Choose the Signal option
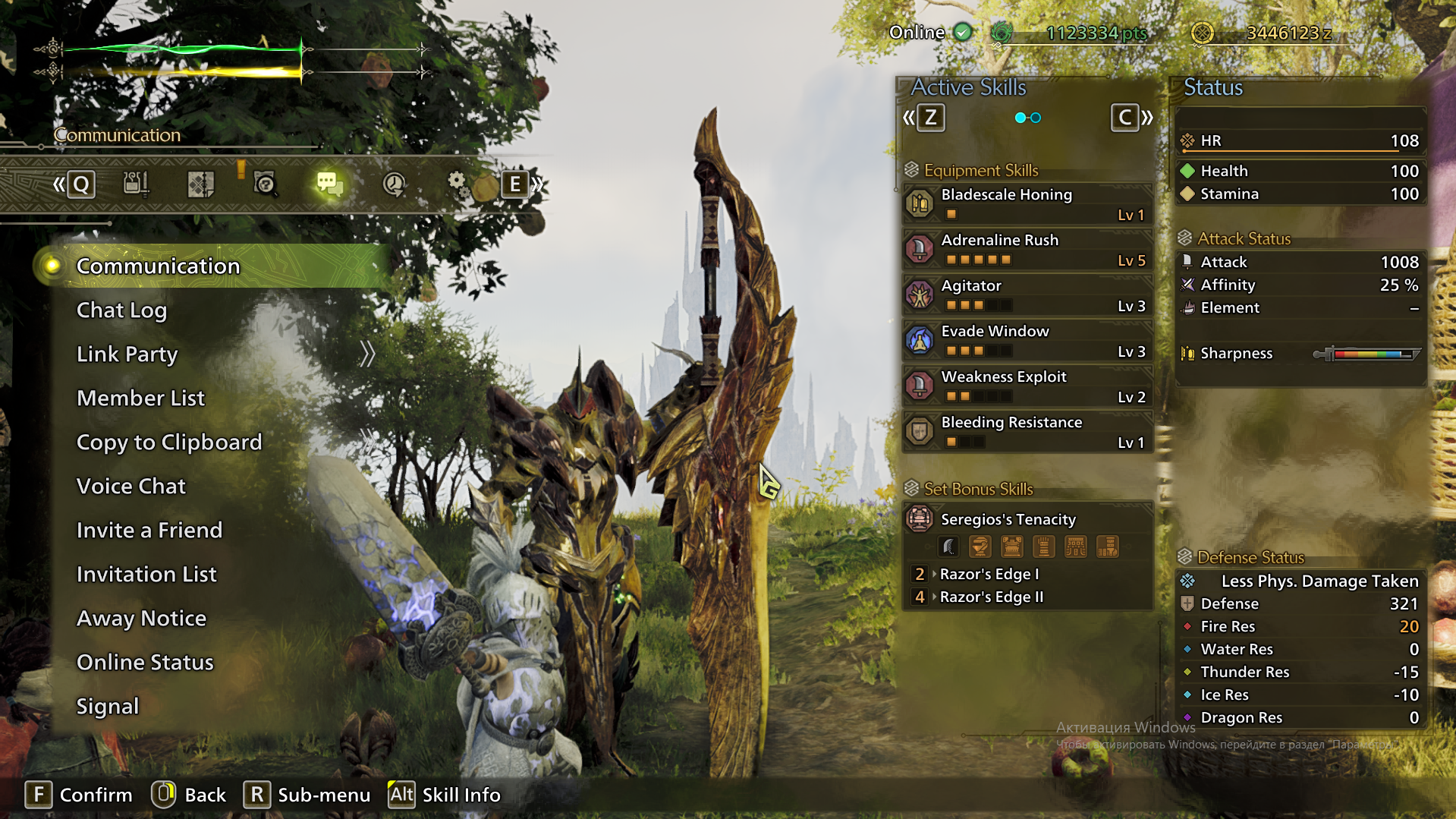Image resolution: width=1456 pixels, height=819 pixels. (108, 707)
